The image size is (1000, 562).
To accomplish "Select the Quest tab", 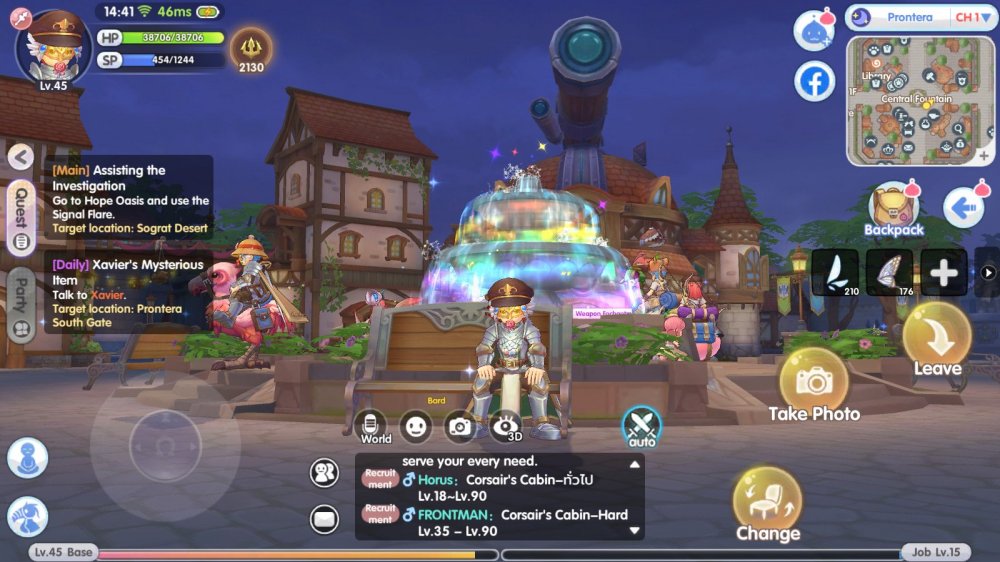I will 21,216.
